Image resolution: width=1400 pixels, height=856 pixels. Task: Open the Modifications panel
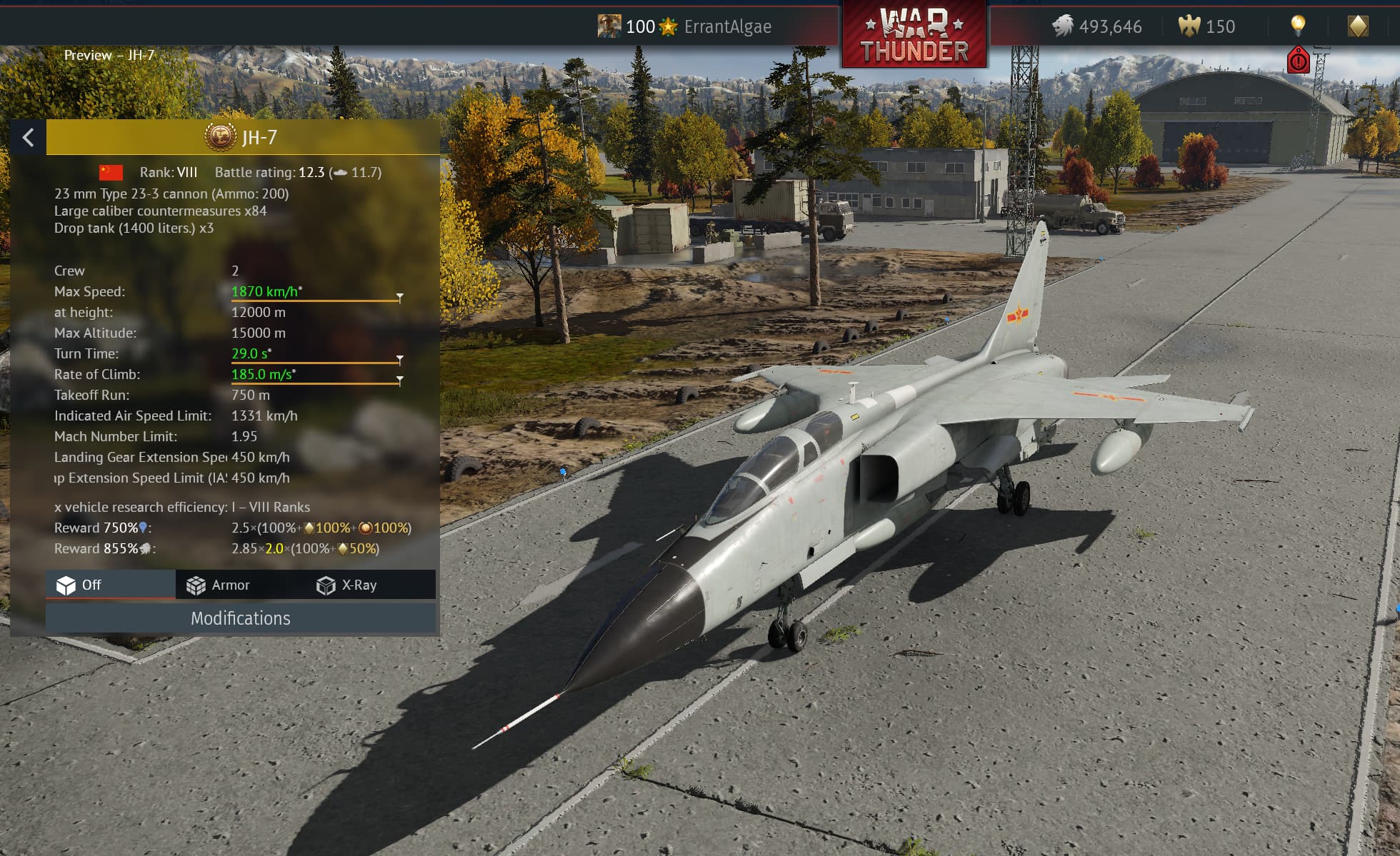[x=241, y=618]
